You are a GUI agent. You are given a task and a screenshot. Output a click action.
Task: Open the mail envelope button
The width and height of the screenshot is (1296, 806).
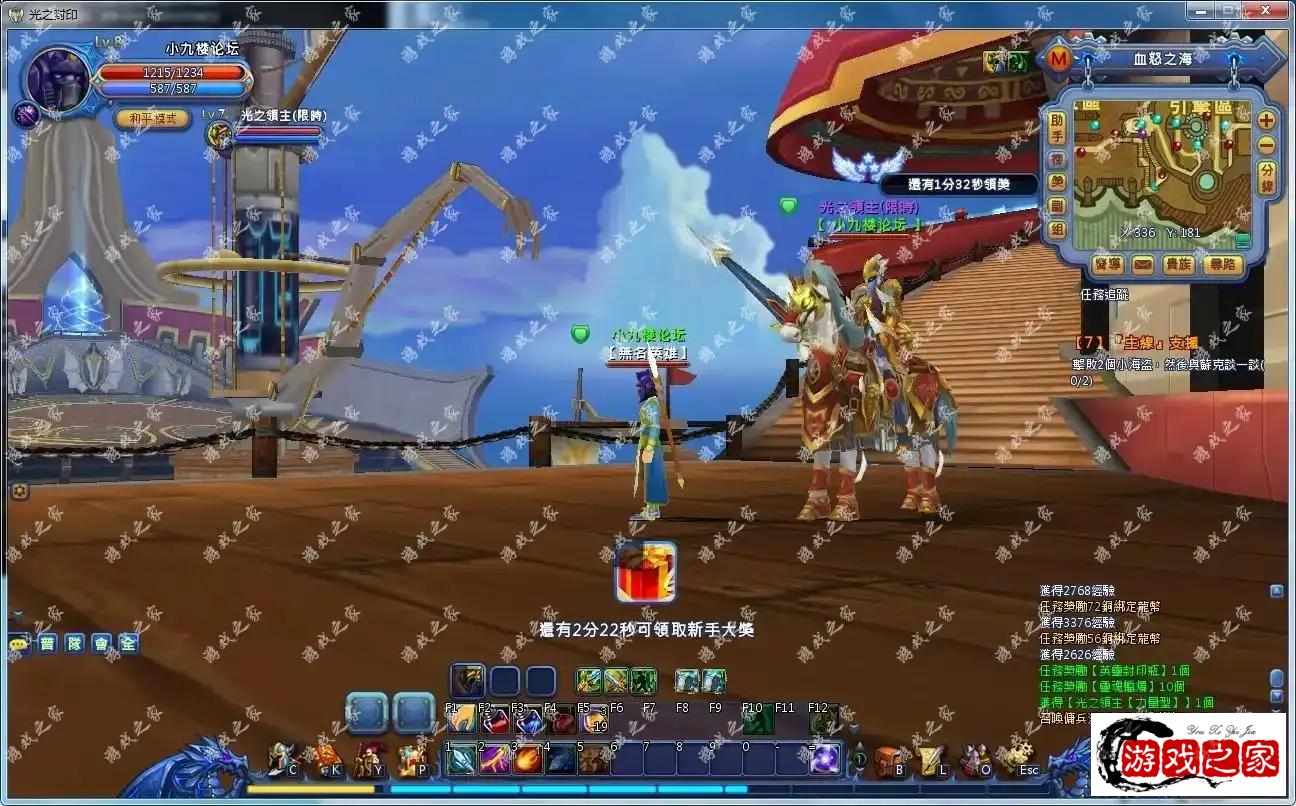pos(1142,265)
